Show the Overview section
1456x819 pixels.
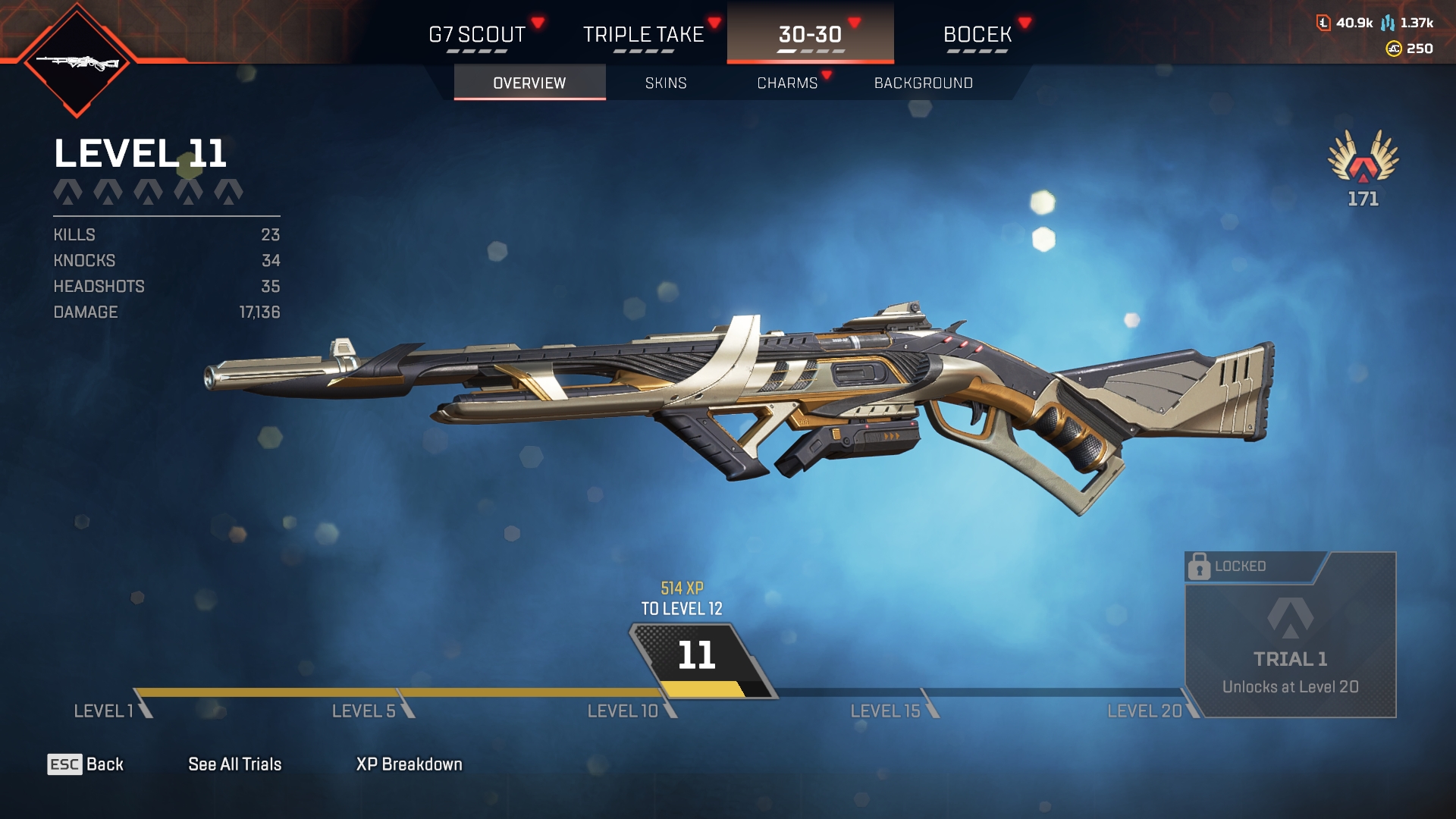point(529,83)
